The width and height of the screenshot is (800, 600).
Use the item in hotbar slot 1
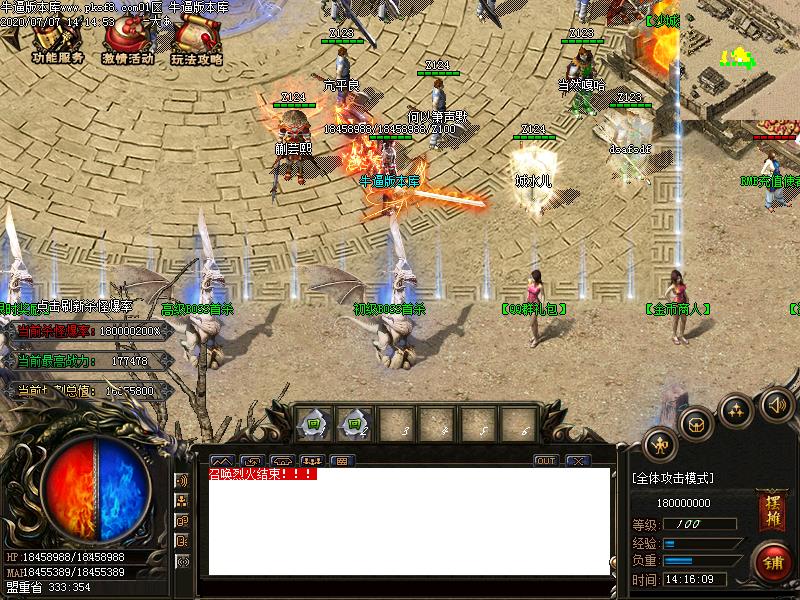click(313, 423)
